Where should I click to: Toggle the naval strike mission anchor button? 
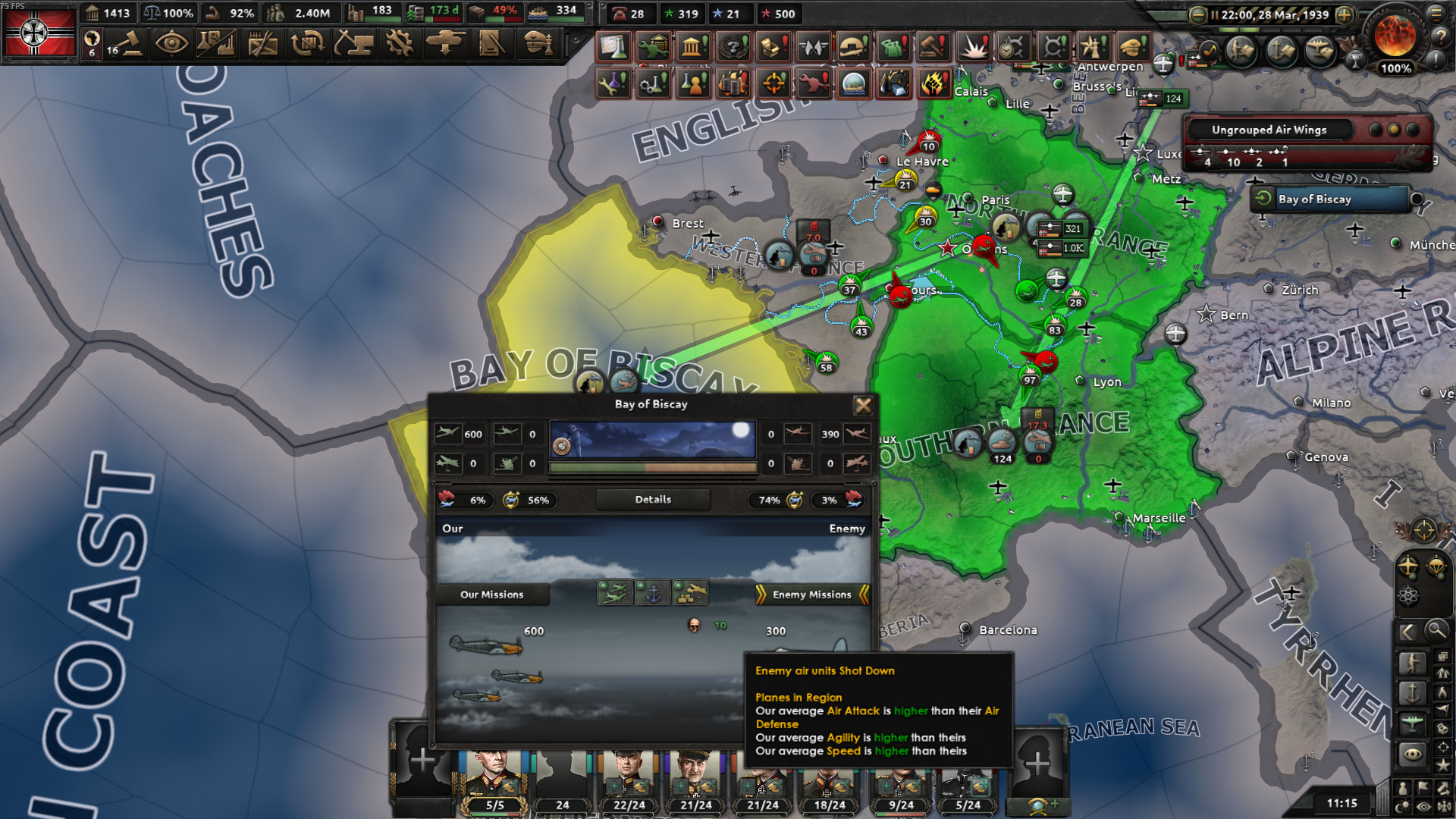coord(653,593)
